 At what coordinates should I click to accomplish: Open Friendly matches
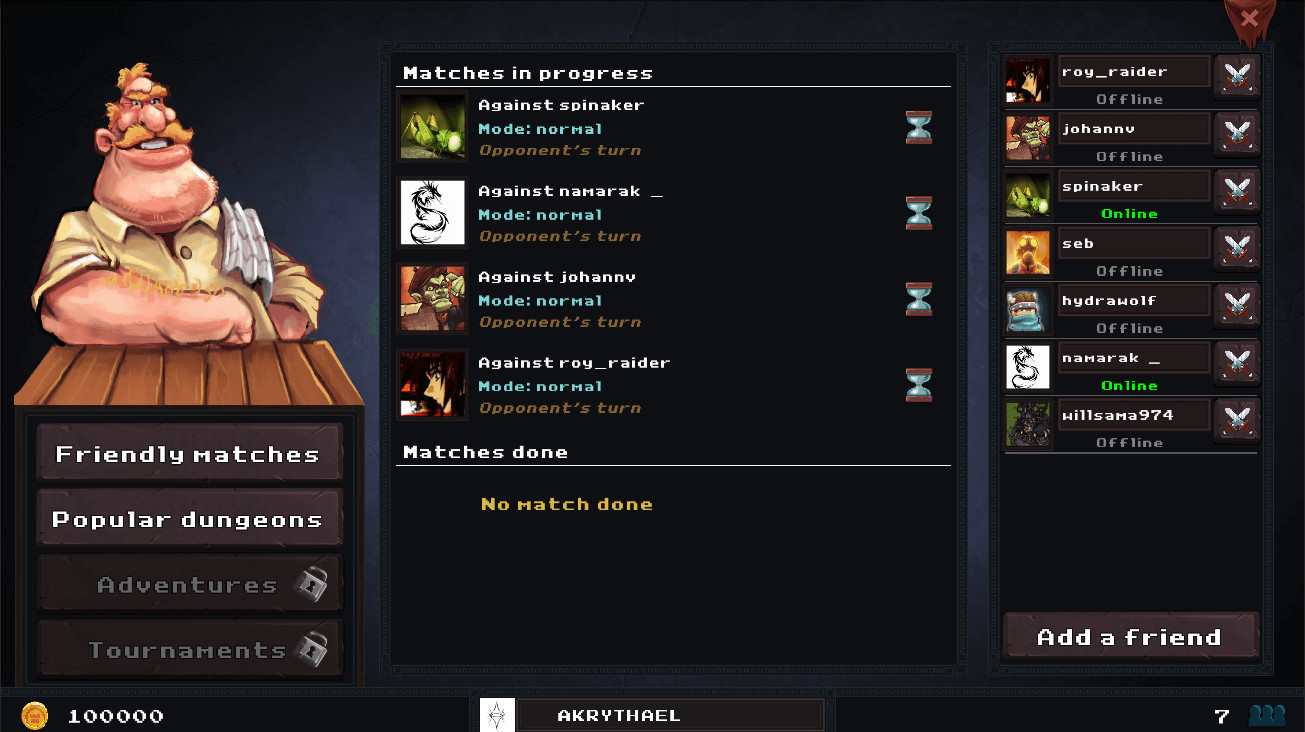click(x=189, y=452)
